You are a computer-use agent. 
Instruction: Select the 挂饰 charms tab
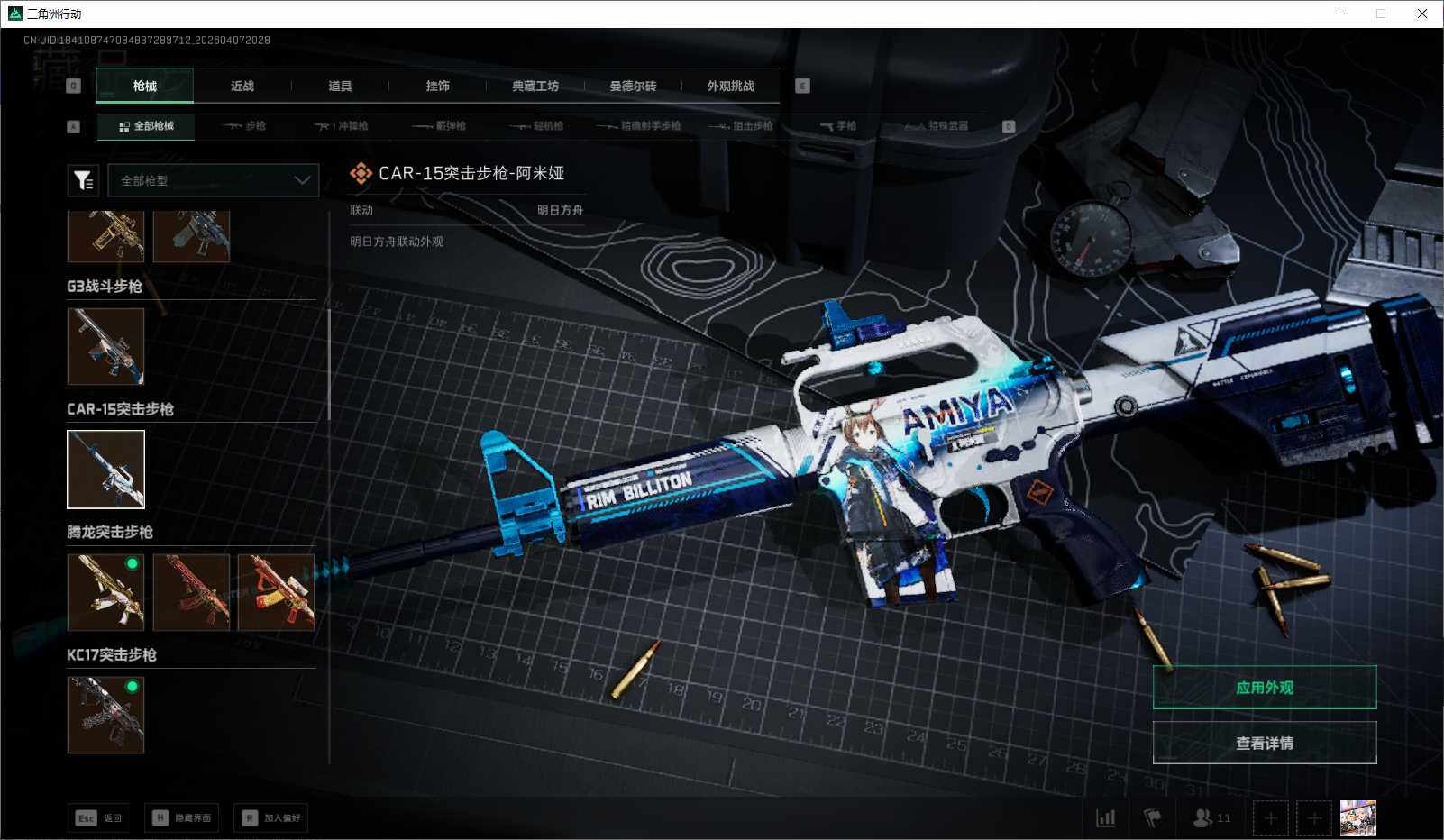(x=437, y=87)
